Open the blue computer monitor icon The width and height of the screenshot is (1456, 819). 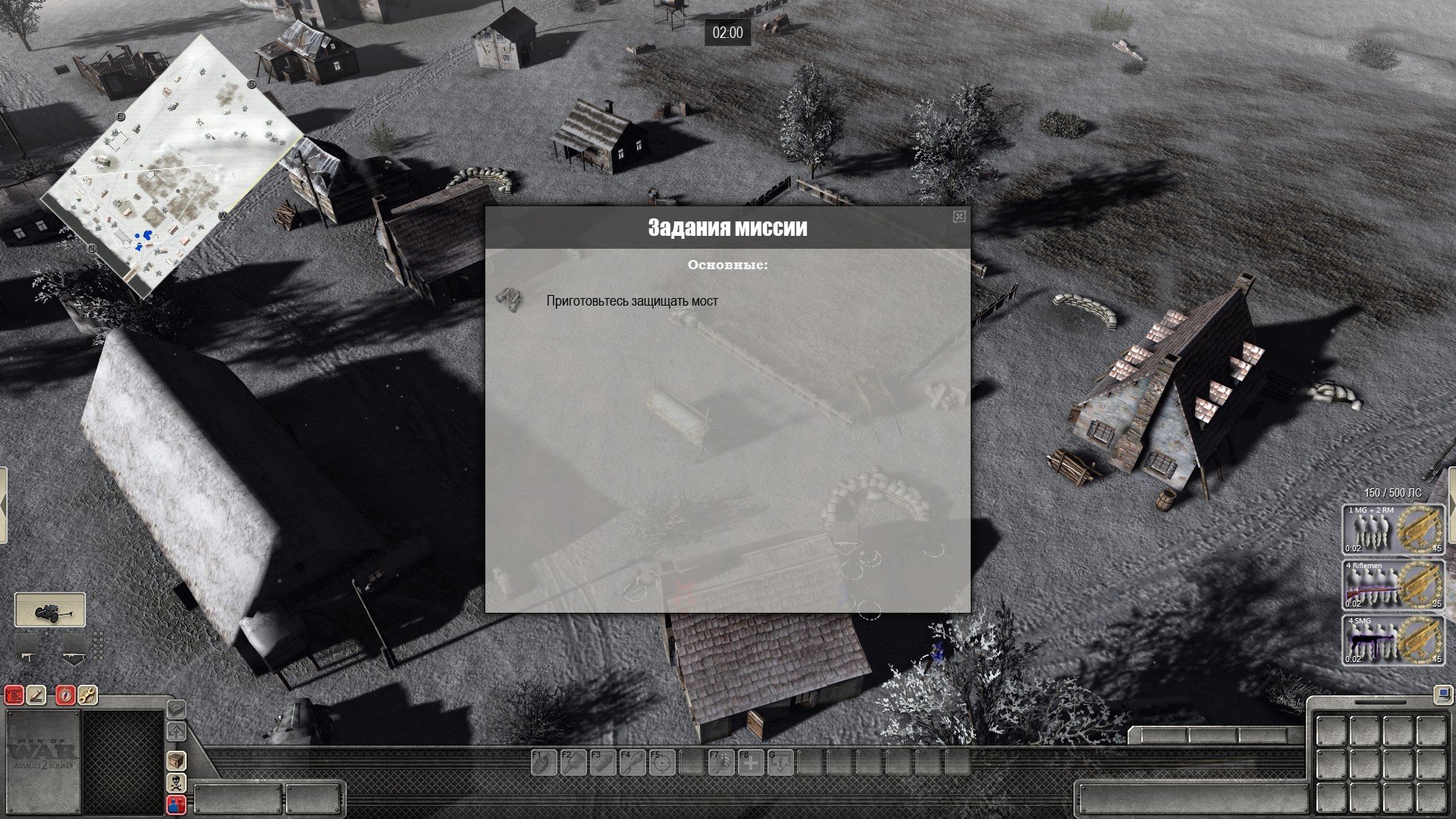1442,693
